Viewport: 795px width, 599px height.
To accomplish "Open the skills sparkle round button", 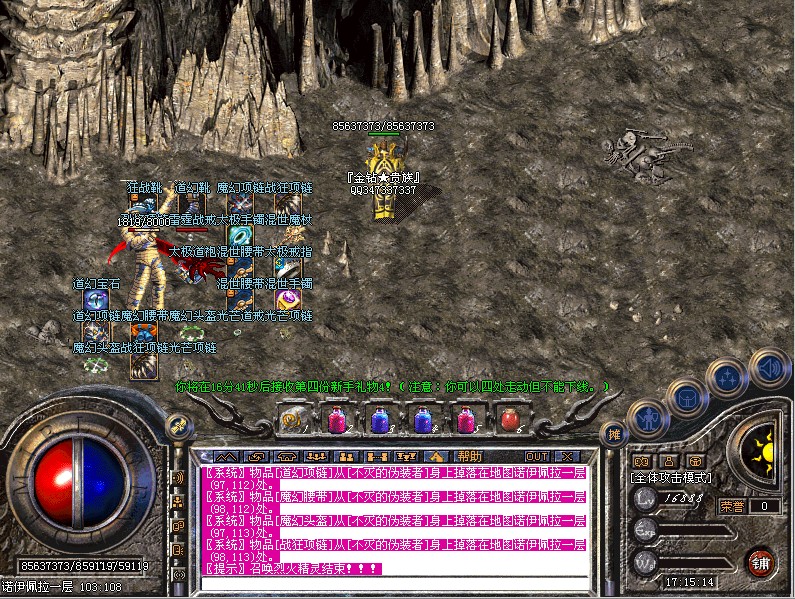I will [727, 378].
